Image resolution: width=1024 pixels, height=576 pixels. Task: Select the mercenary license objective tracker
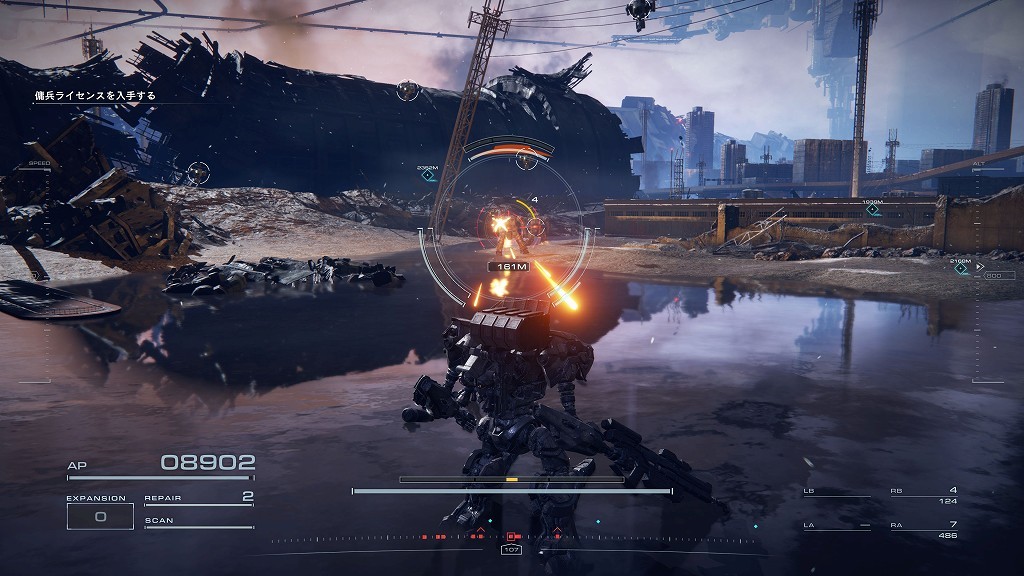click(96, 96)
